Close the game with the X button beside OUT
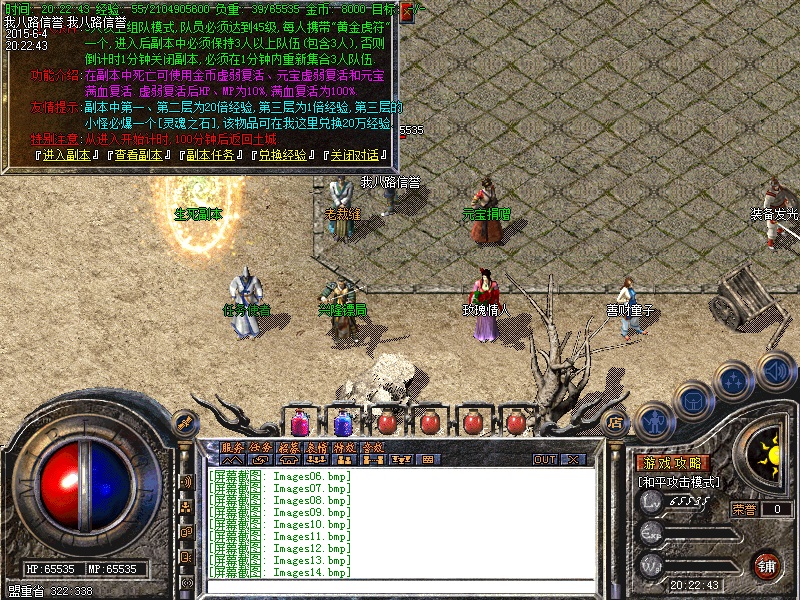 coord(573,459)
